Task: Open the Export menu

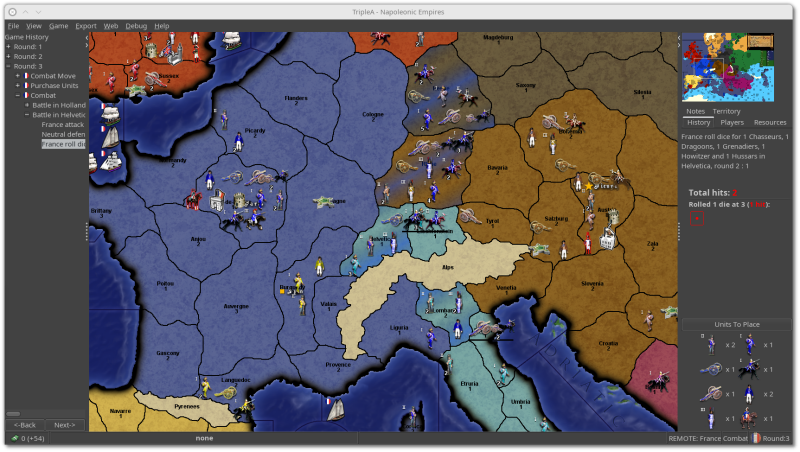Action: (86, 25)
